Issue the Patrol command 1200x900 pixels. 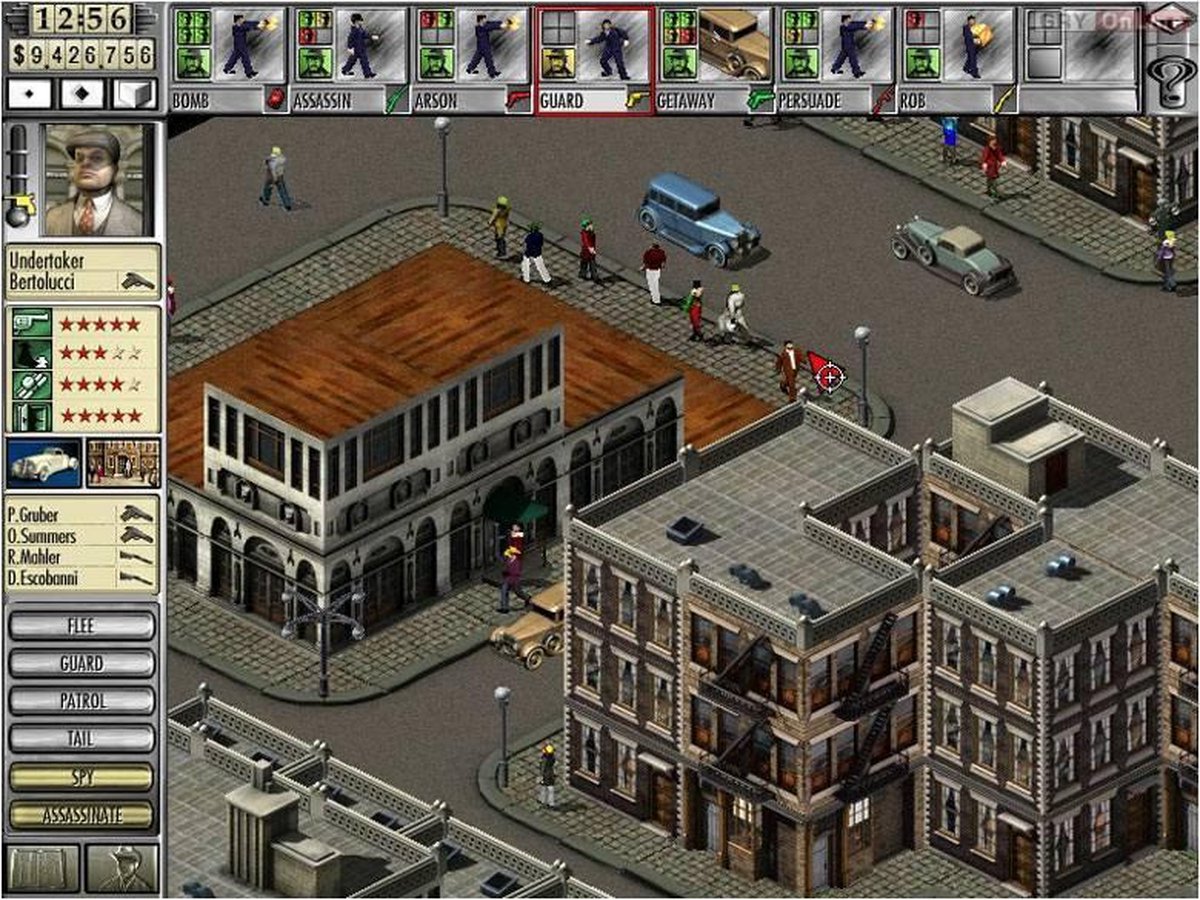[x=82, y=701]
